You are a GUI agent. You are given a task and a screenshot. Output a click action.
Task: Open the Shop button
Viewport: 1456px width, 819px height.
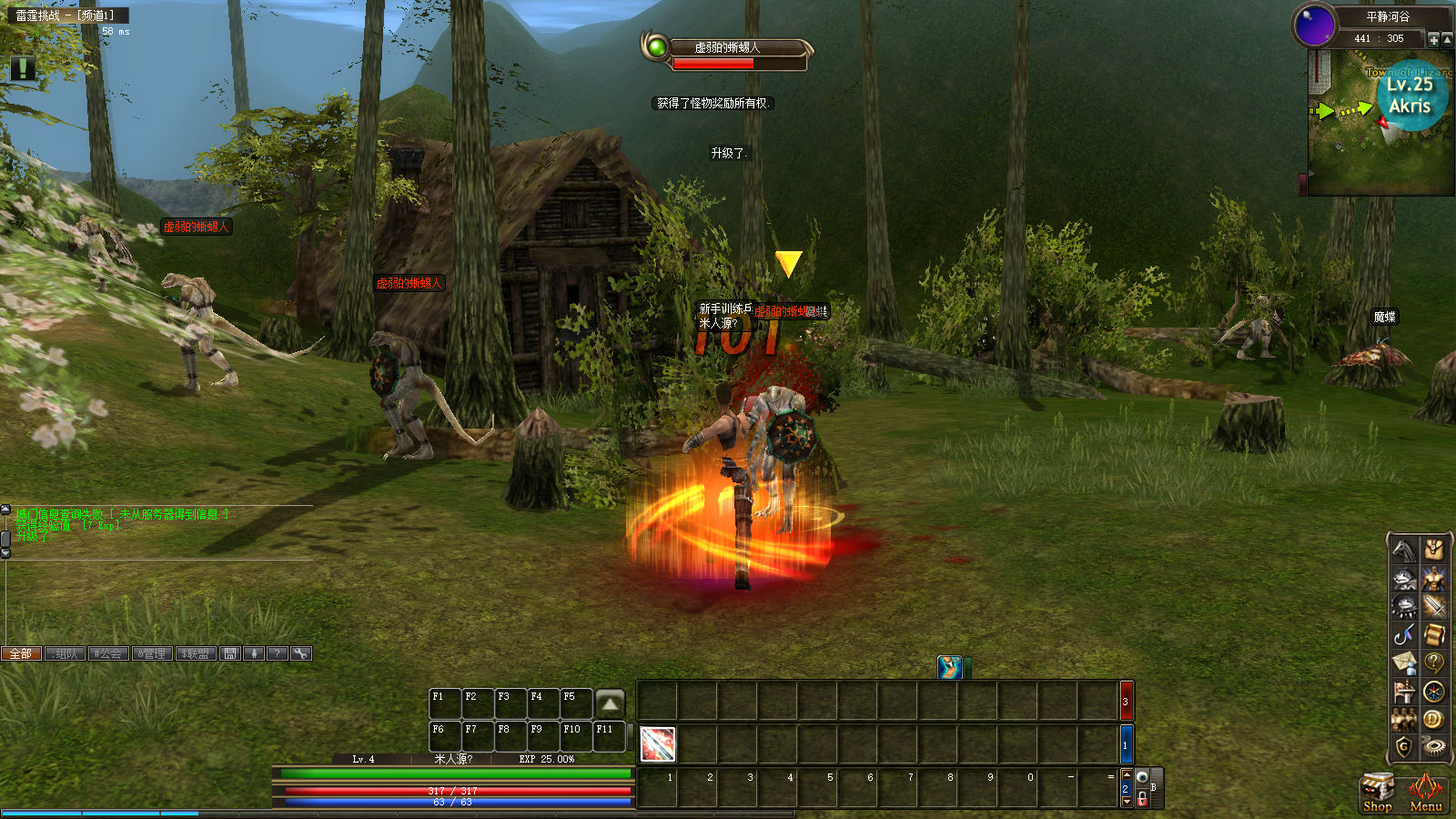point(1377,792)
